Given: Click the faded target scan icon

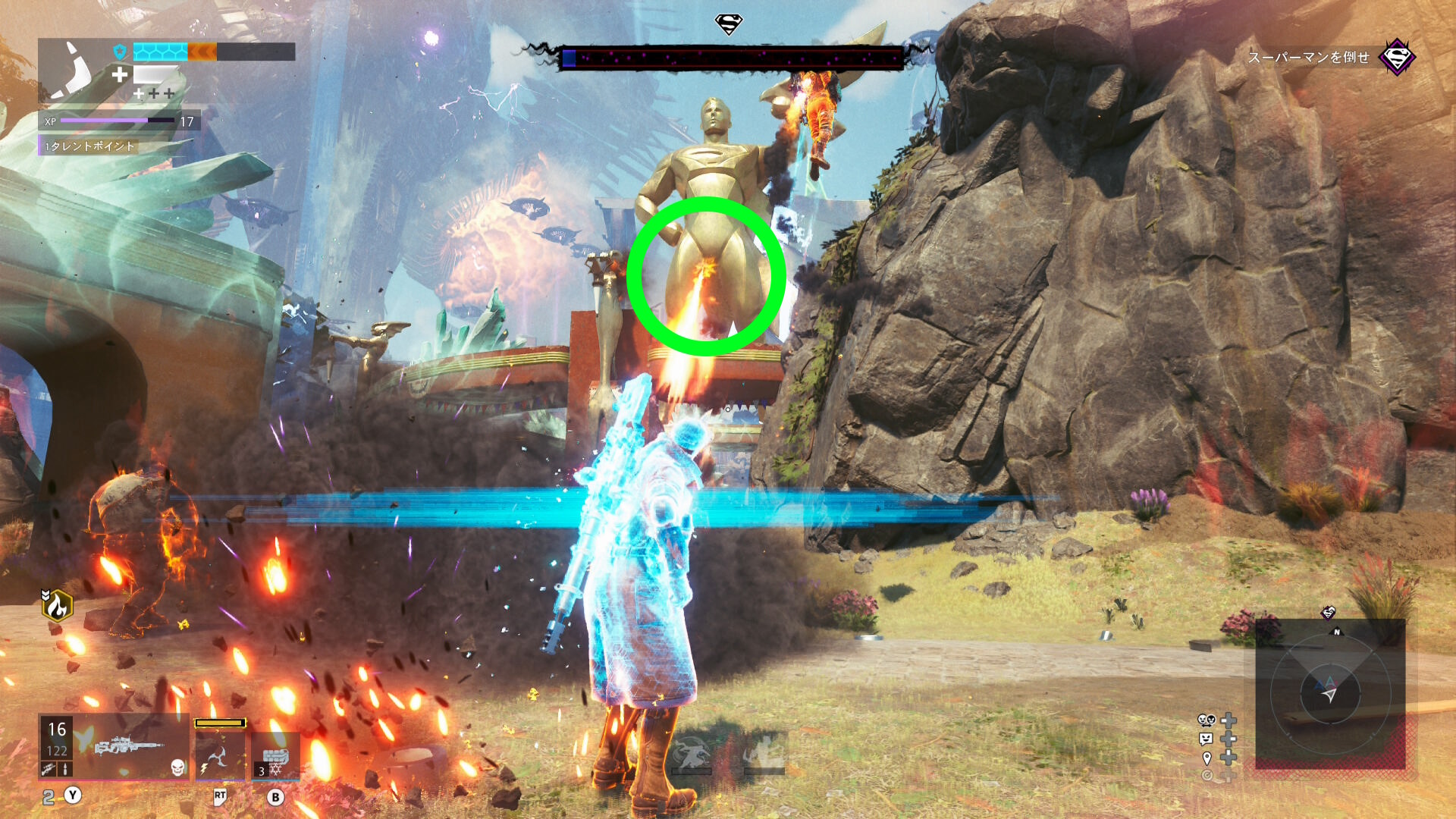Looking at the screenshot, I should [x=1207, y=775].
